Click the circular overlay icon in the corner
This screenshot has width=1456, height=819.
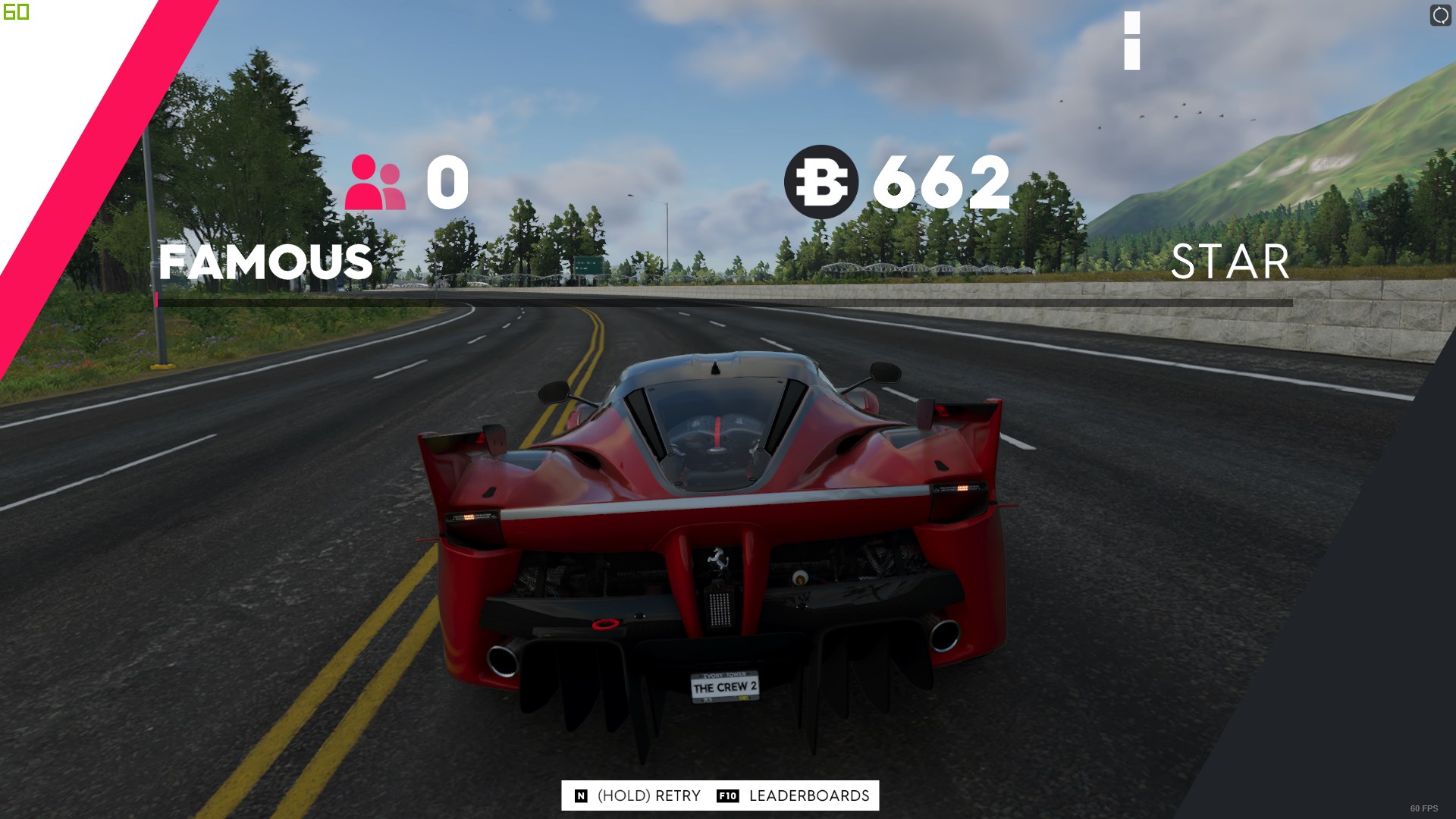pyautogui.click(x=1440, y=15)
